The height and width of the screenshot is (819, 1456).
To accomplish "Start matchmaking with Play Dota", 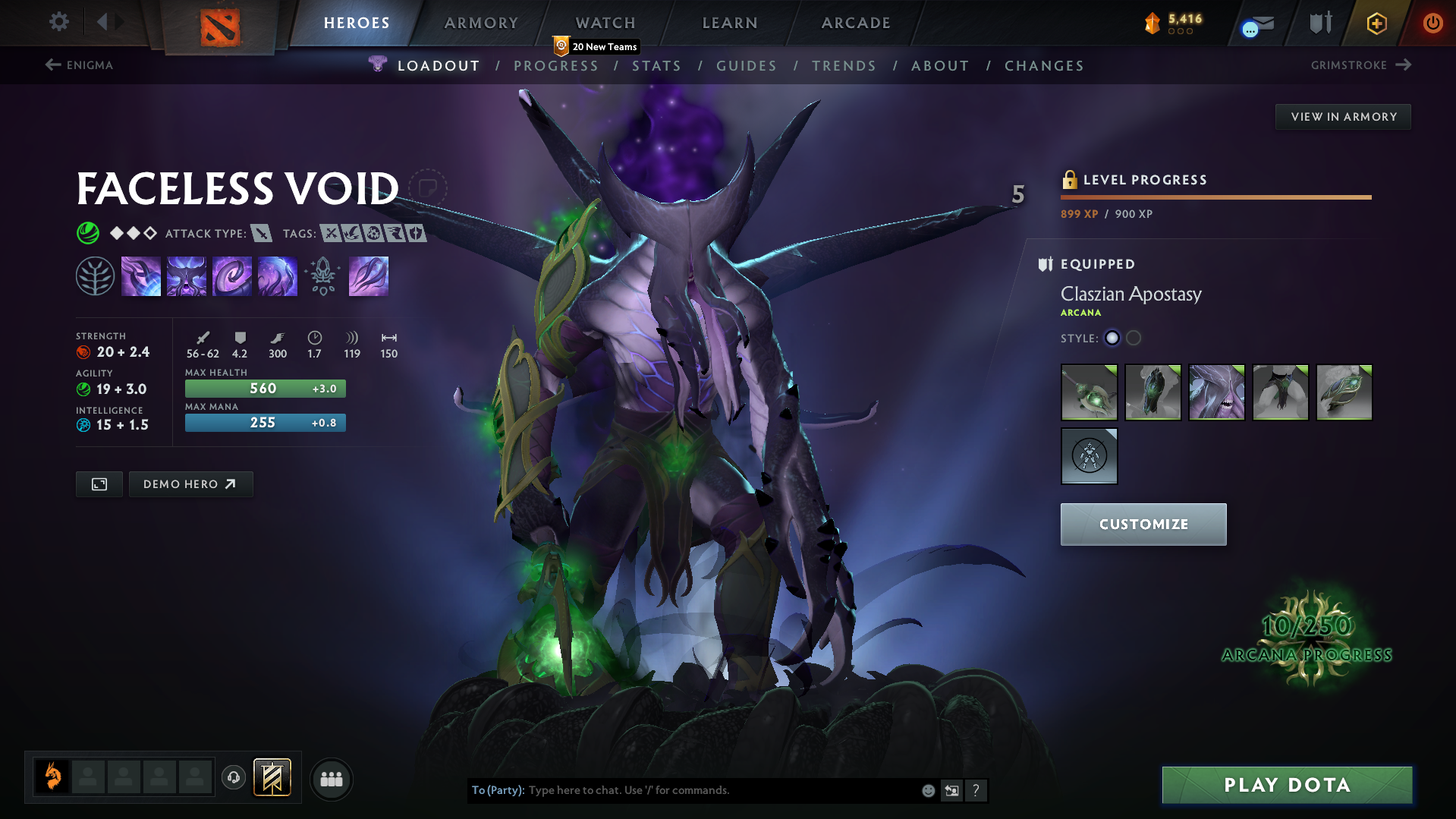I will (x=1287, y=785).
